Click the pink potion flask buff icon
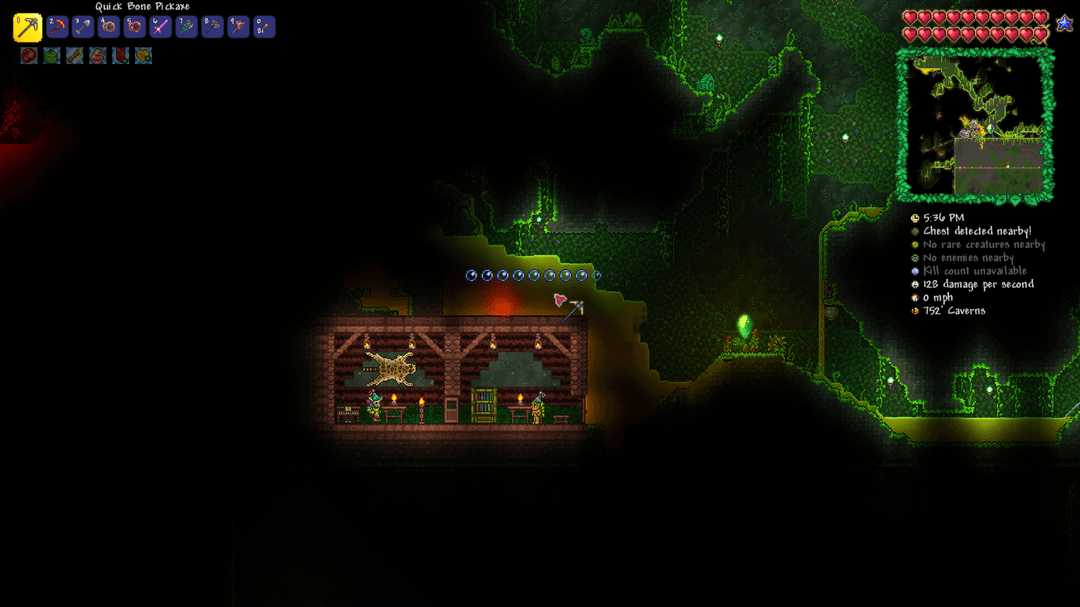This screenshot has height=607, width=1080. coord(98,56)
